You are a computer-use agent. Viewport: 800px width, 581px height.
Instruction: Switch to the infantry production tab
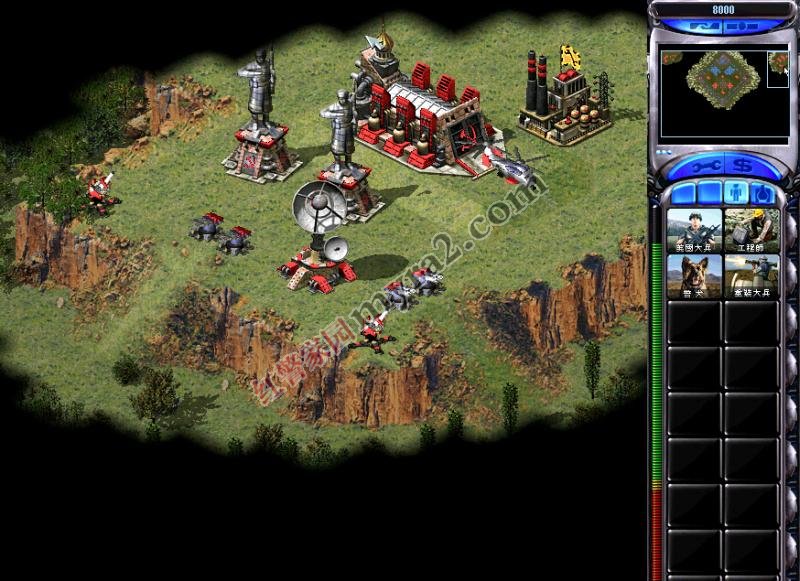[735, 192]
